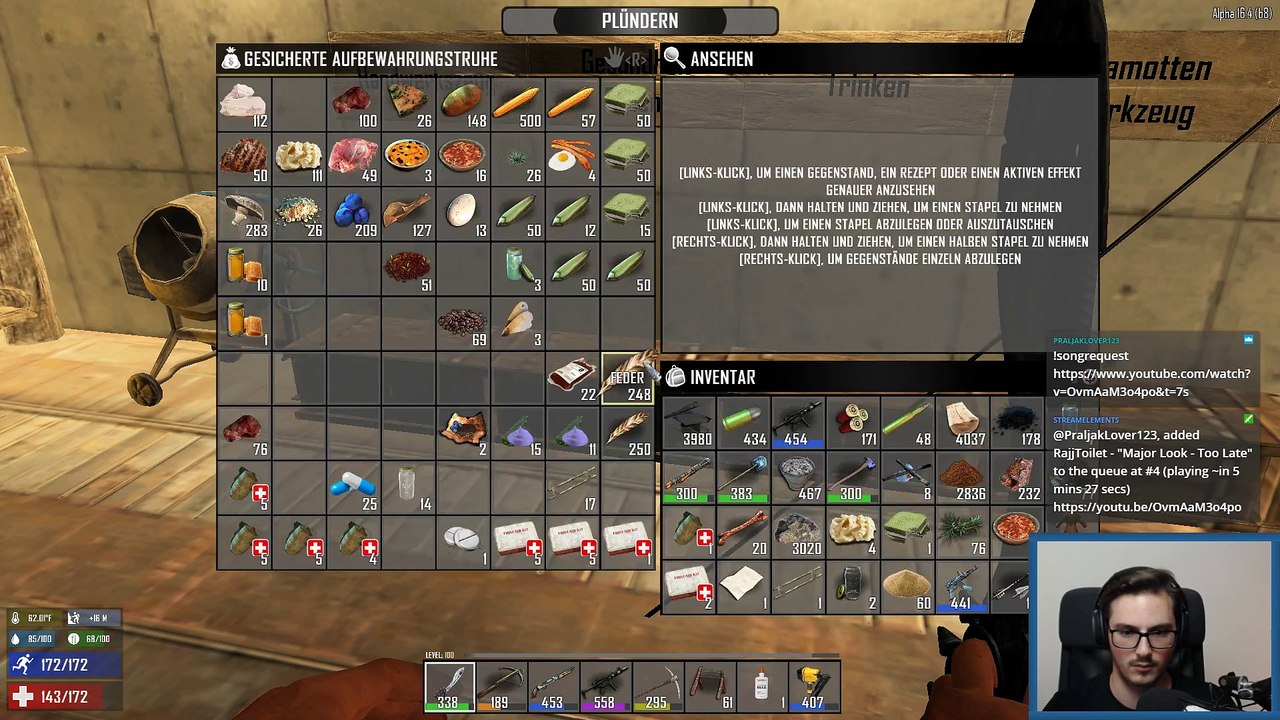Image resolution: width=1280 pixels, height=720 pixels.
Task: Equip the machete in the hotbar
Action: coord(449,686)
